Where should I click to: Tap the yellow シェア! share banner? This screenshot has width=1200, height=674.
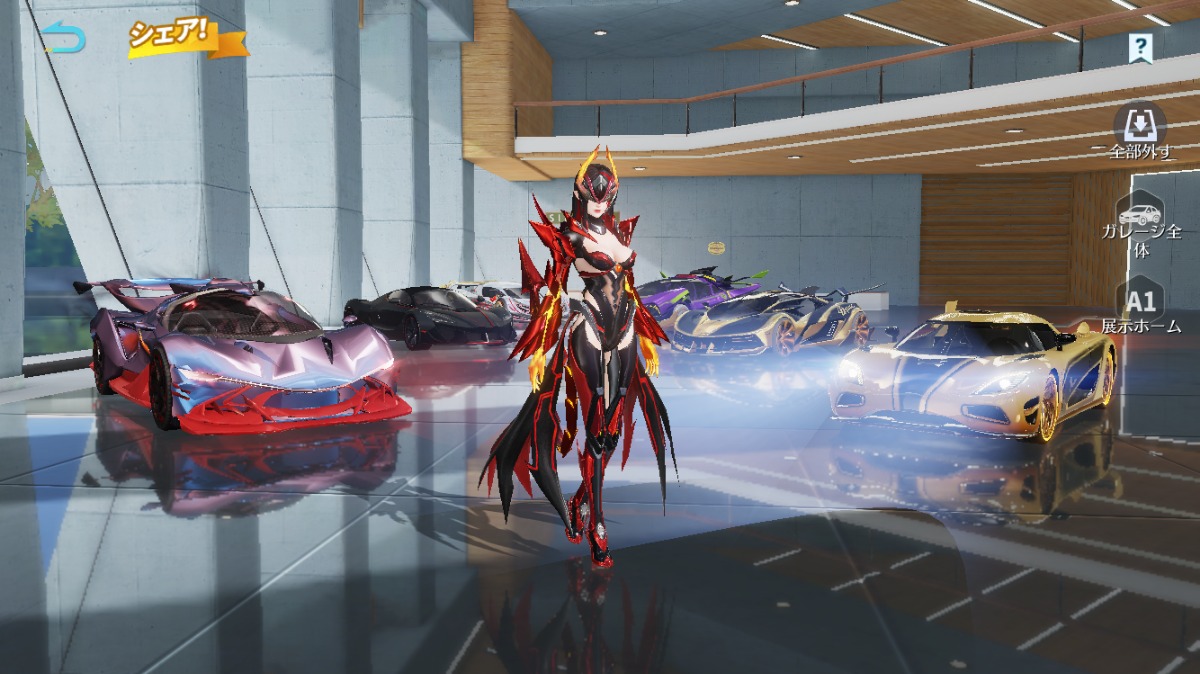(x=185, y=36)
